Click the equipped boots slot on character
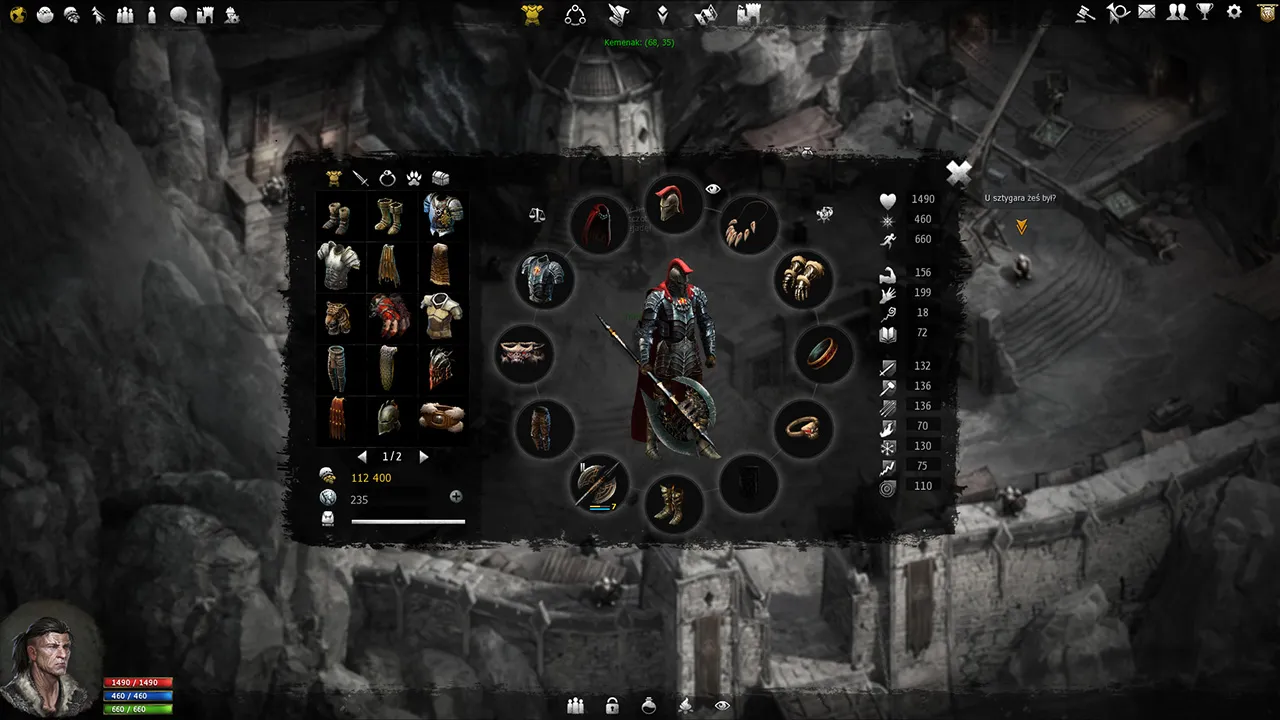Image resolution: width=1280 pixels, height=720 pixels. point(673,505)
